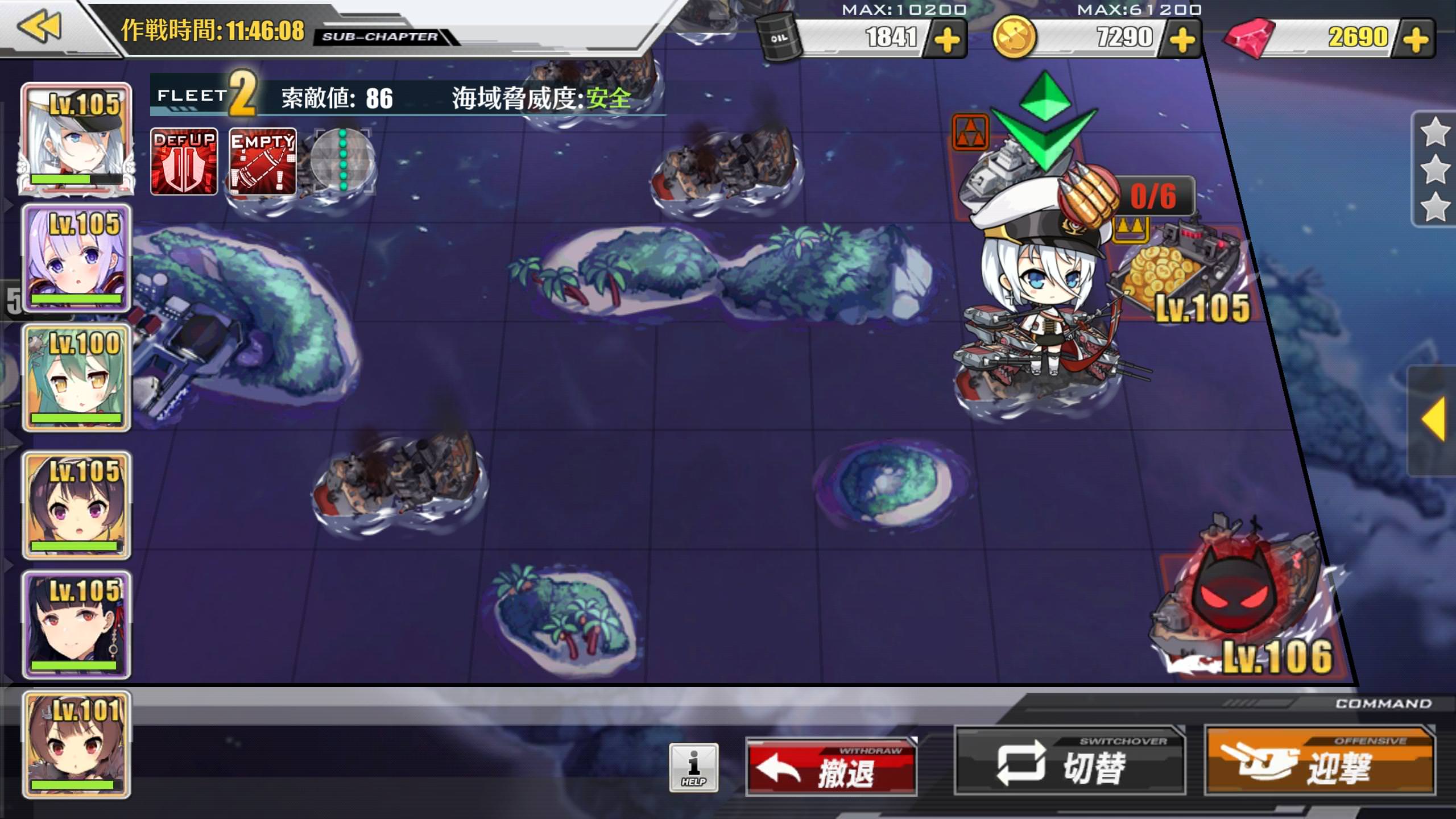Go back with the double-arrow button
1456x819 pixels.
click(x=40, y=26)
